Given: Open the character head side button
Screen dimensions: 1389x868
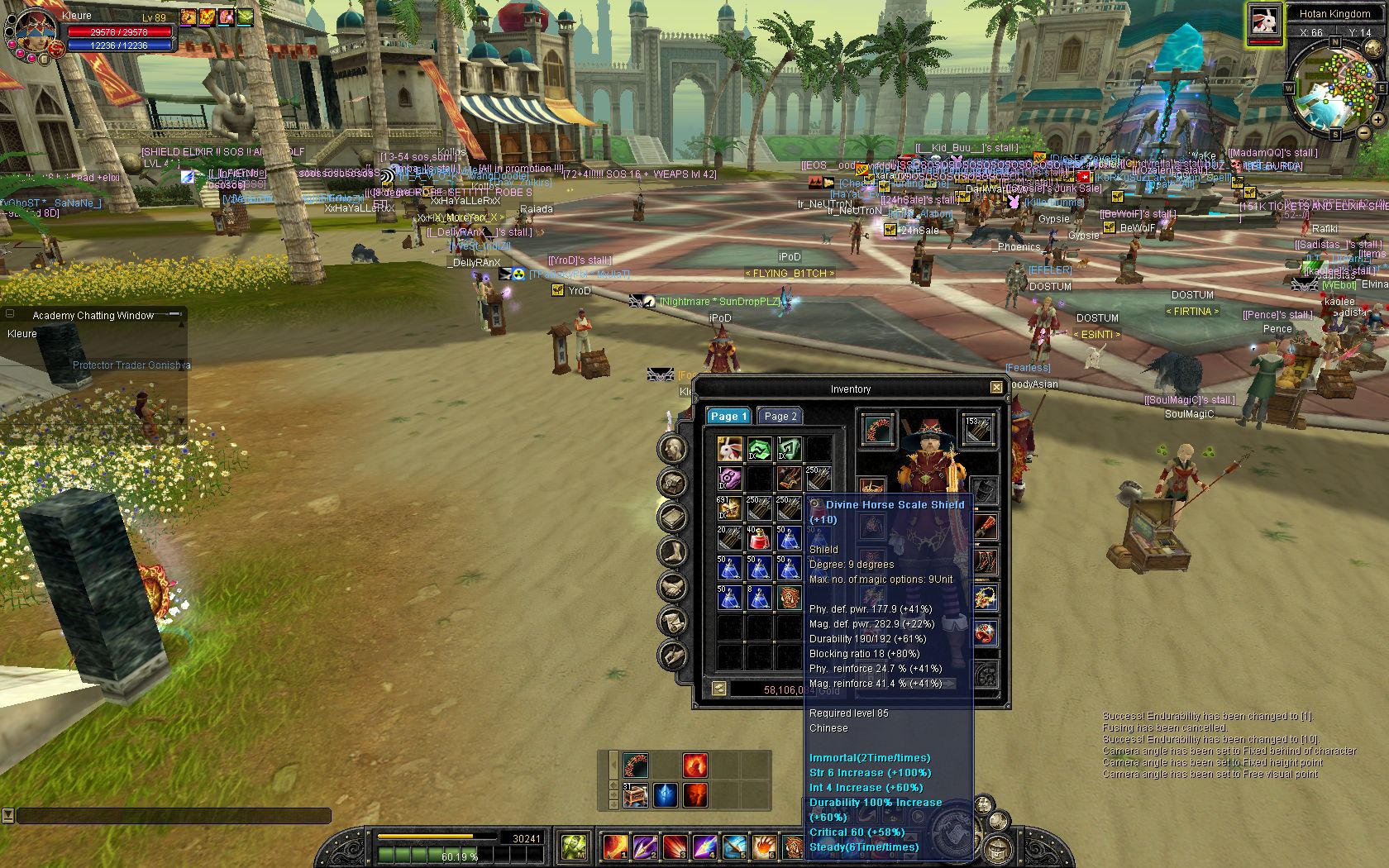Looking at the screenshot, I should (x=673, y=449).
